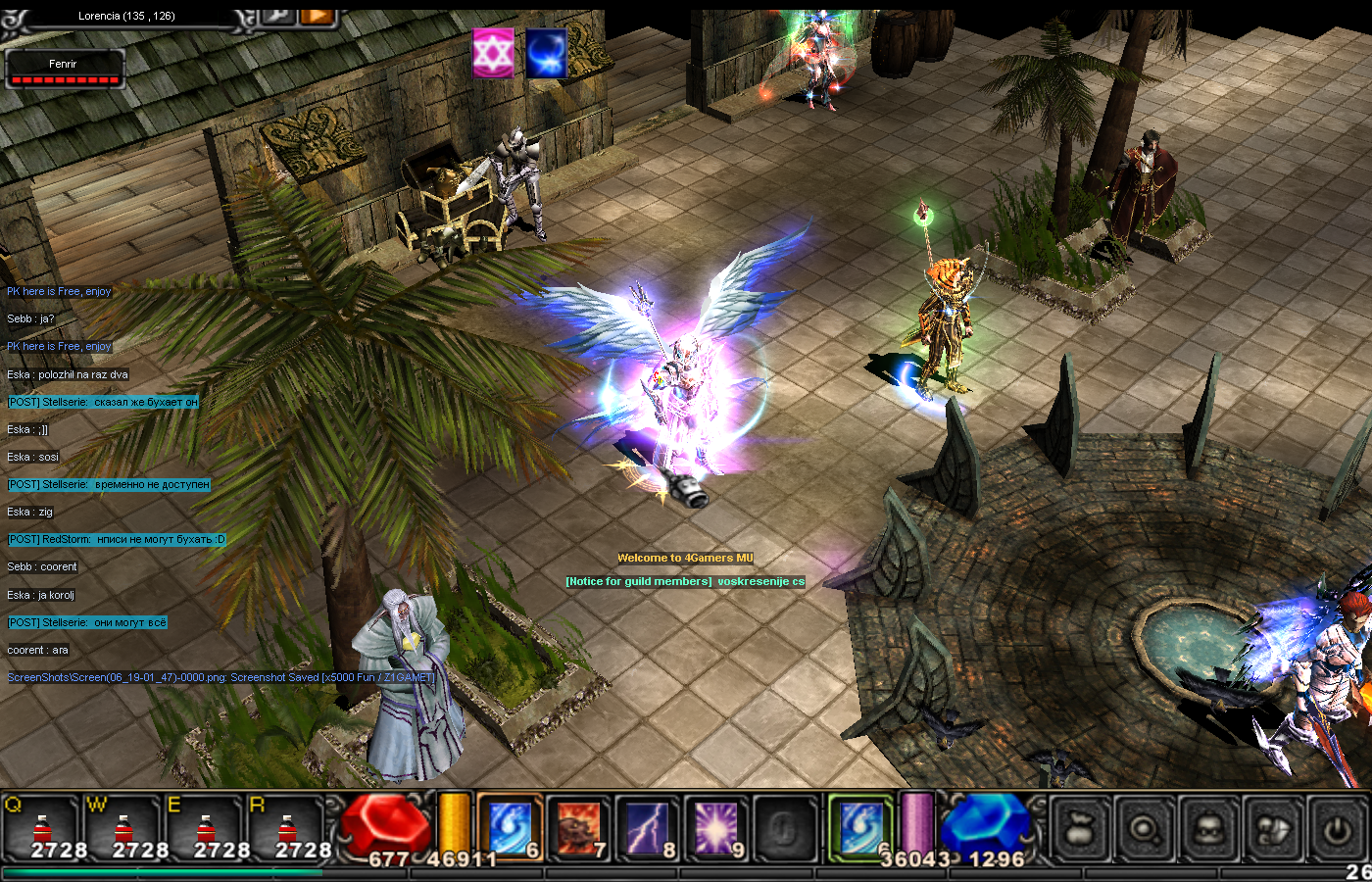
Task: Activate the lightning bolt skill numbered 8
Action: 647,827
